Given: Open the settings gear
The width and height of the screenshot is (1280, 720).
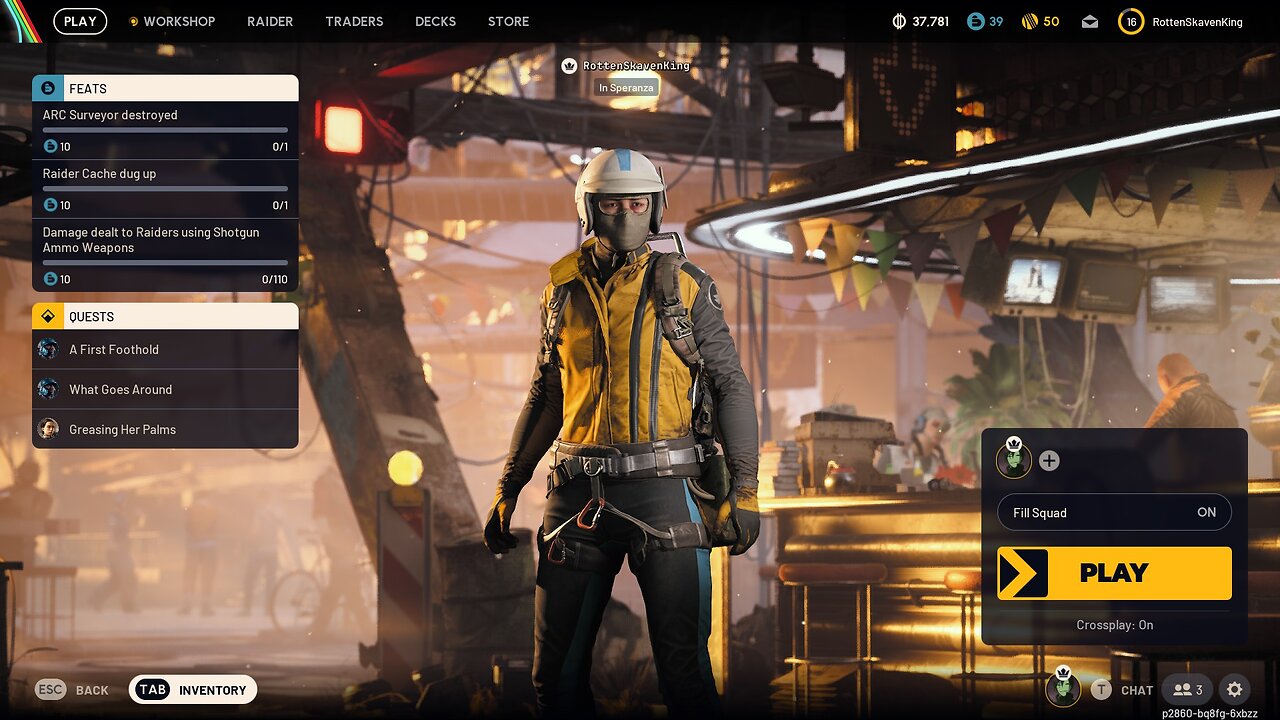Looking at the screenshot, I should click(x=1234, y=689).
